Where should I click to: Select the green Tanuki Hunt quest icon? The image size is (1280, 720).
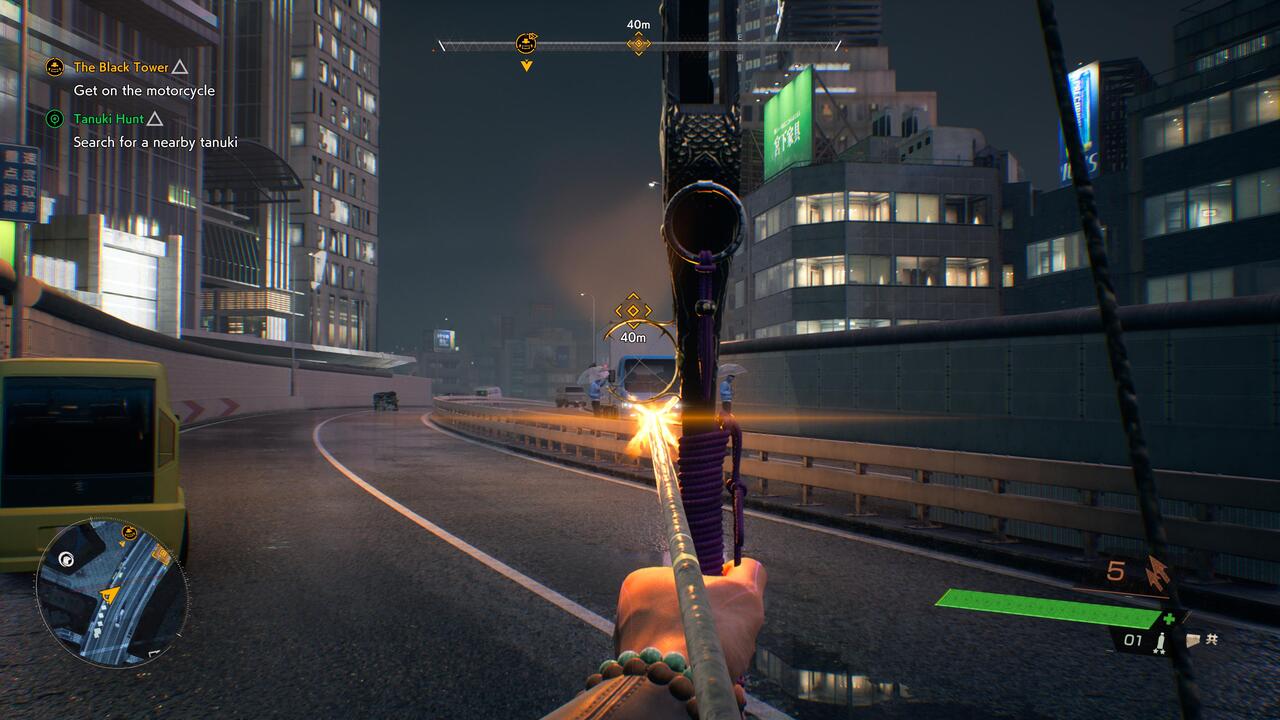click(x=53, y=118)
